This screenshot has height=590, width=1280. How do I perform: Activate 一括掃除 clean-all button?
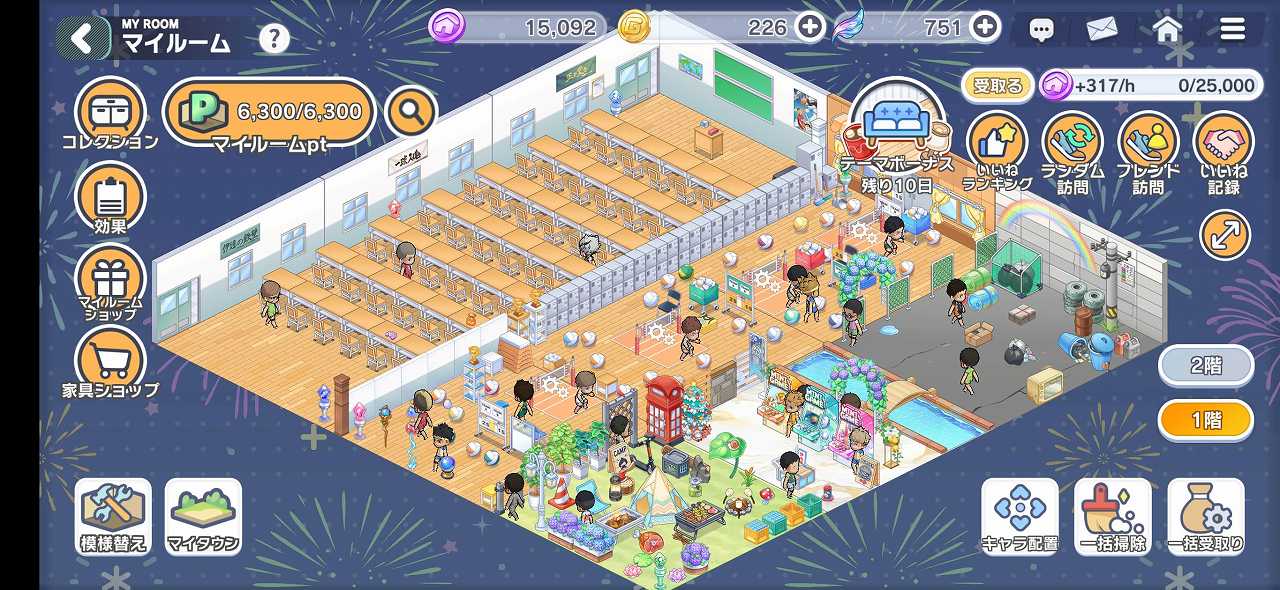click(x=1112, y=515)
